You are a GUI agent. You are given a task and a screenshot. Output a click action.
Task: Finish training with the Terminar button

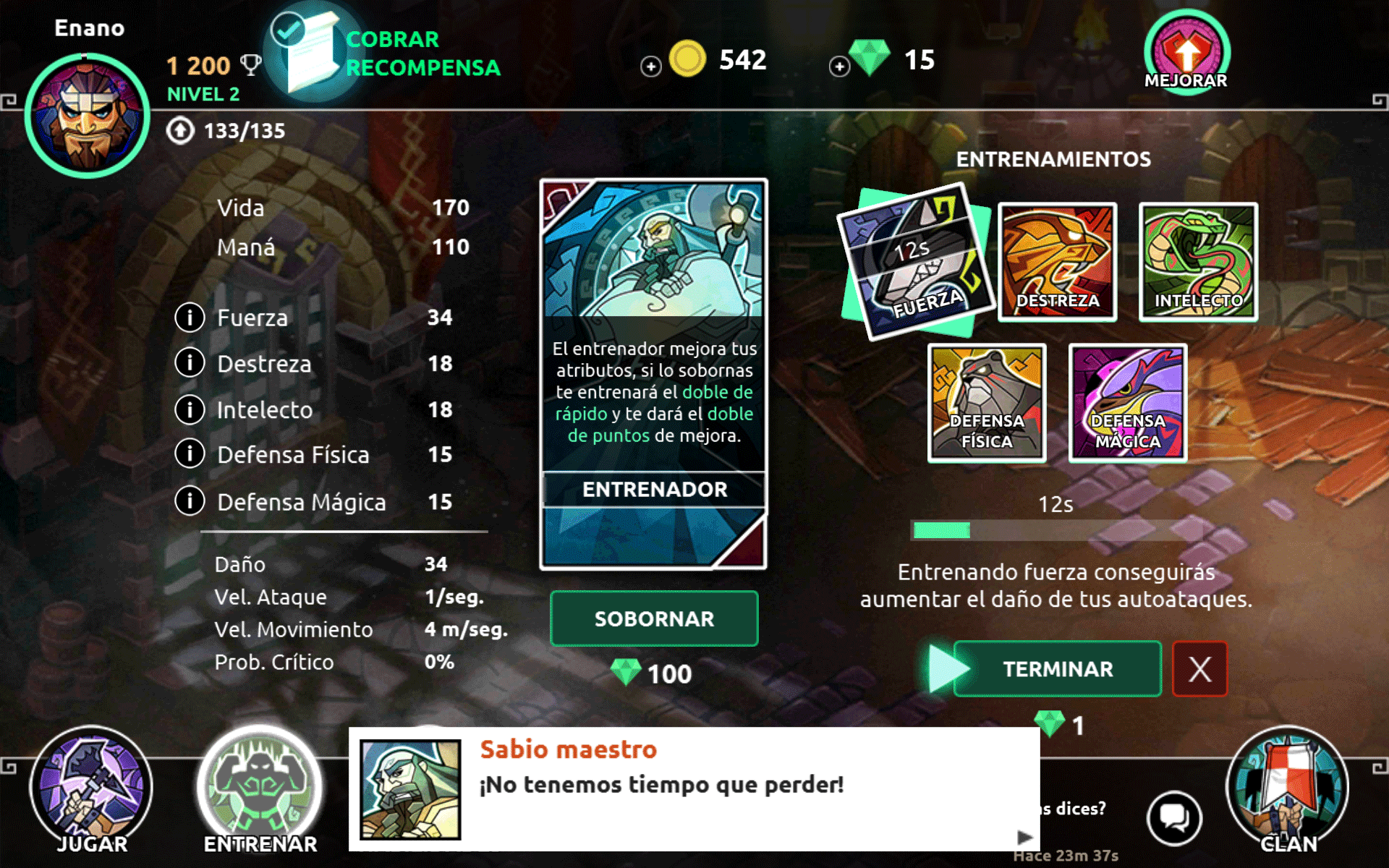coord(1057,669)
